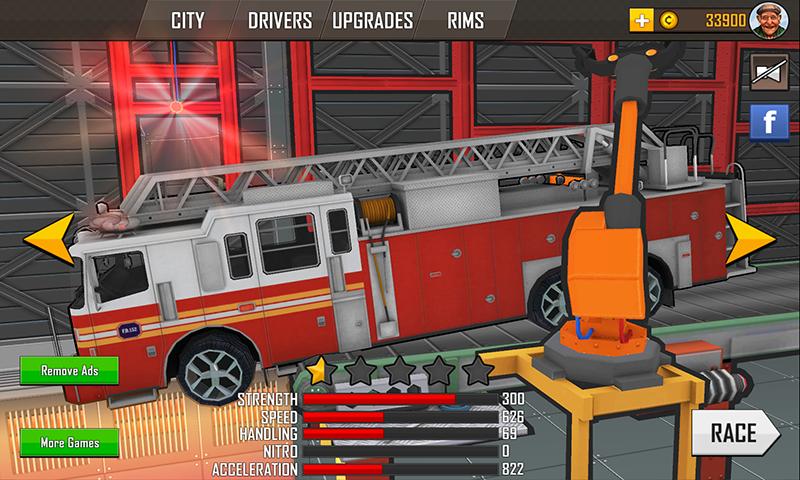Select the Rims tab
The width and height of the screenshot is (800, 480).
[467, 20]
